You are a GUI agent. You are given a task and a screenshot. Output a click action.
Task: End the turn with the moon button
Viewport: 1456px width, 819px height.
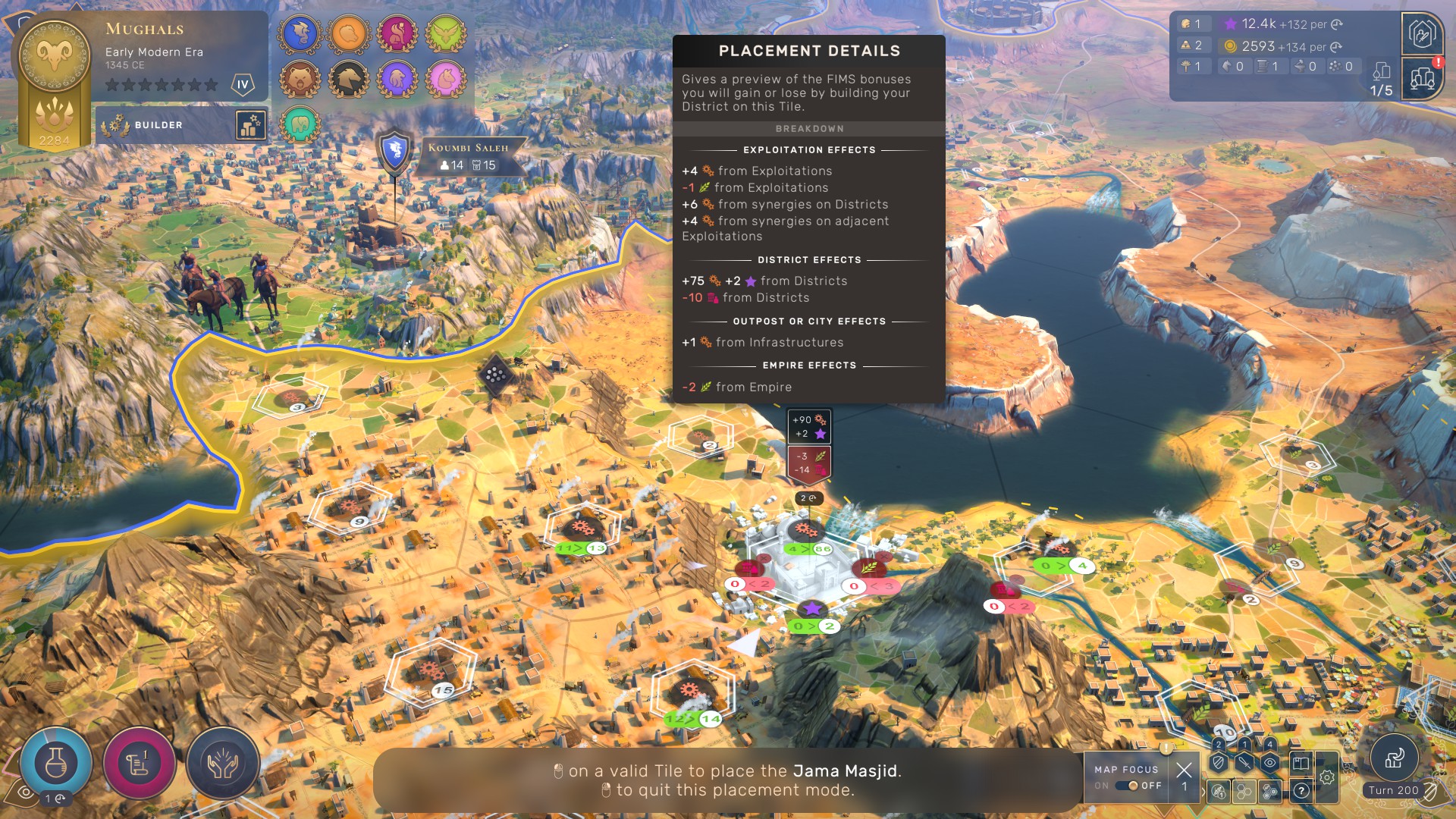pyautogui.click(x=1394, y=758)
